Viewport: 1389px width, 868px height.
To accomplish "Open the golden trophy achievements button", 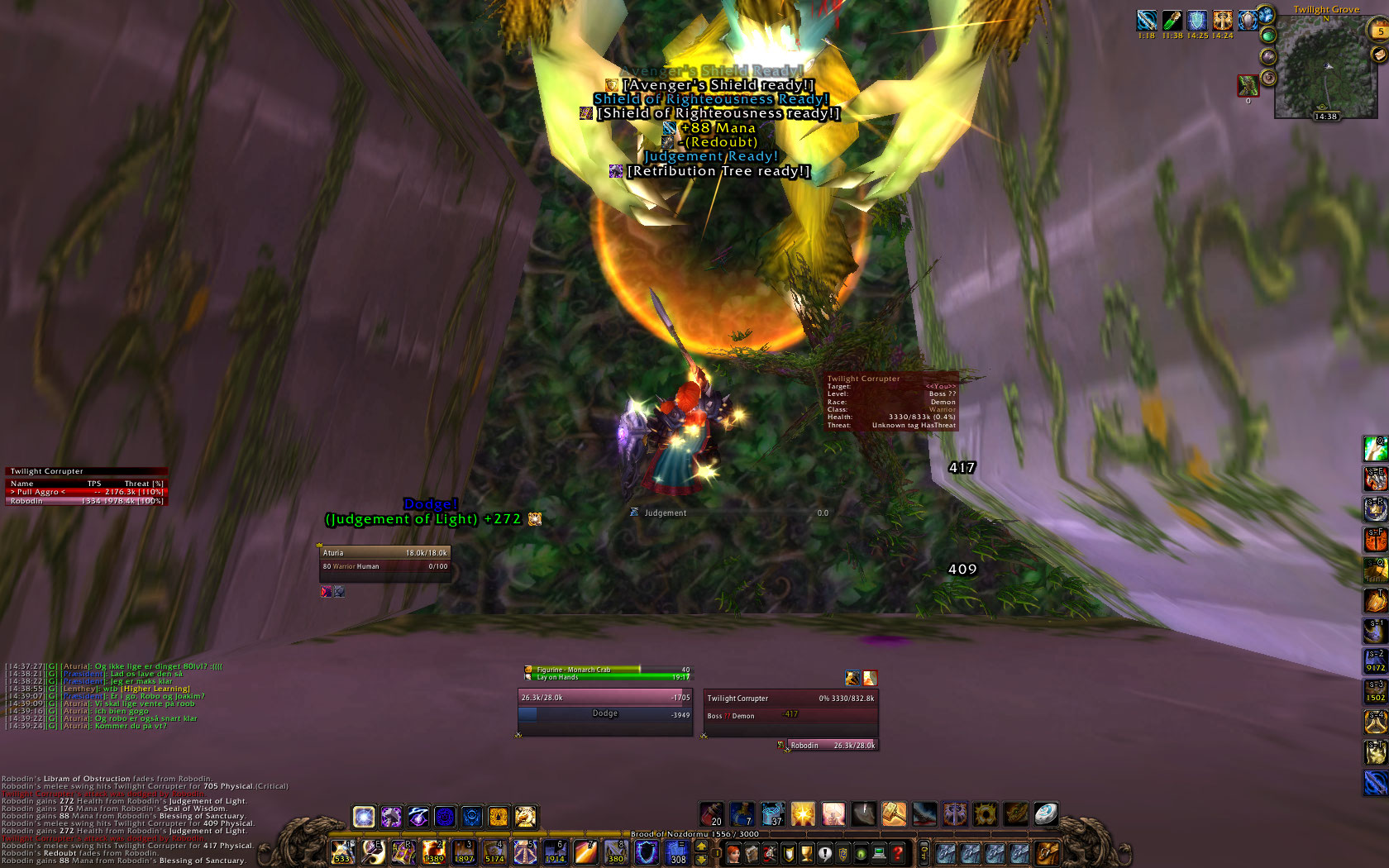I will [807, 852].
